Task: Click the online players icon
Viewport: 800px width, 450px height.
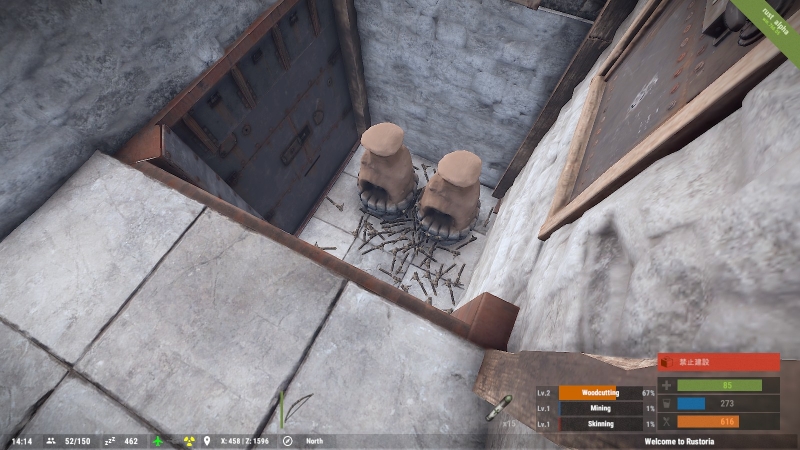Action: (x=50, y=441)
